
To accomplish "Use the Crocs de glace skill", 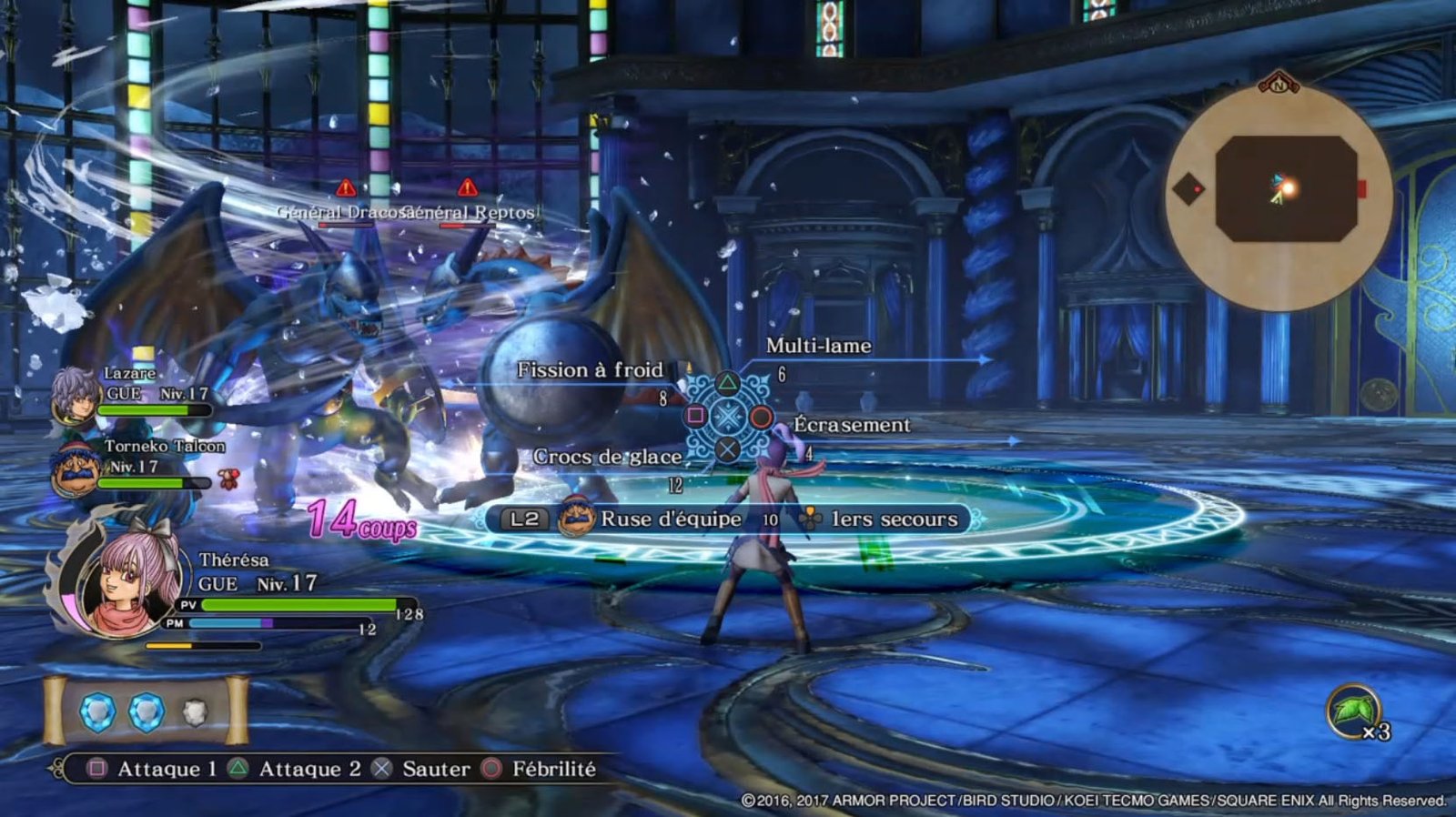I will coord(607,457).
